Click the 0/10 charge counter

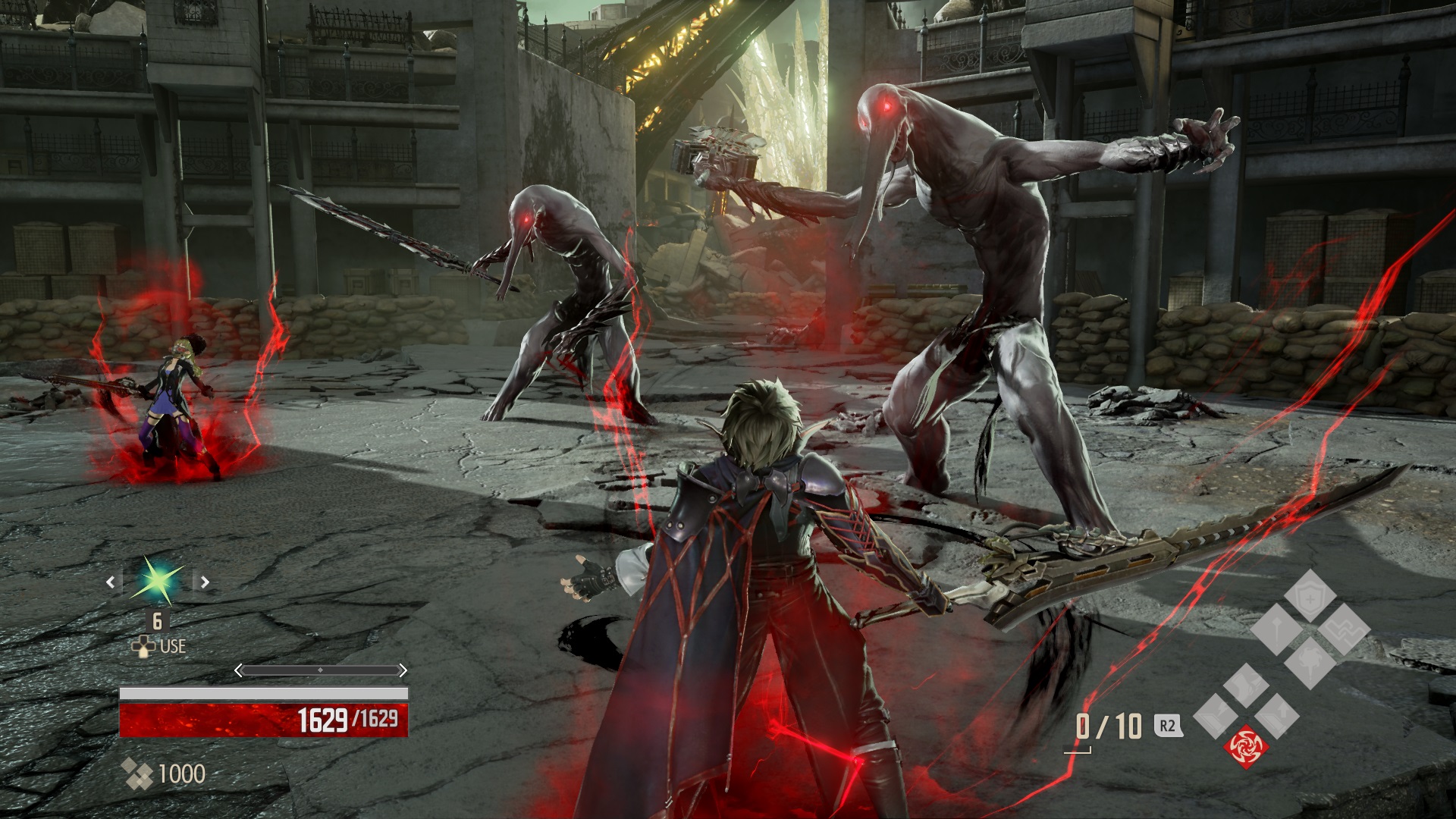[1109, 724]
